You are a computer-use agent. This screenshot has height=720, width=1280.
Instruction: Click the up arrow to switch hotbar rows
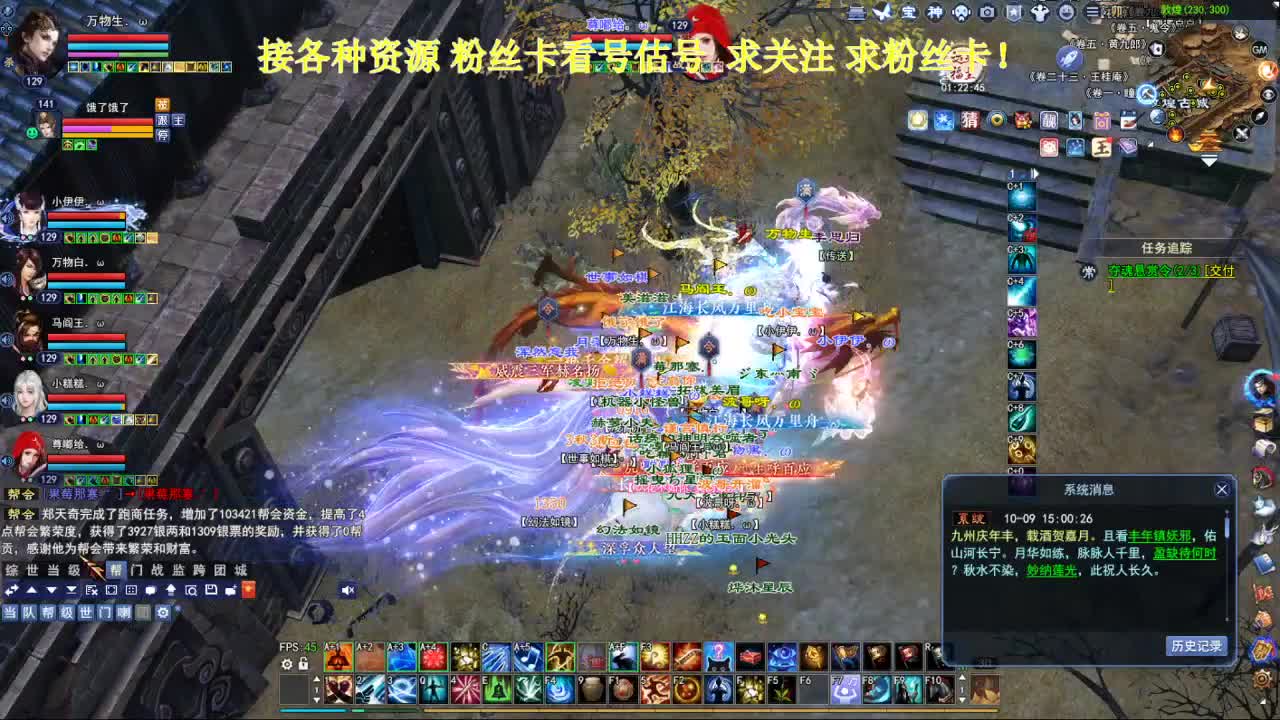point(317,679)
